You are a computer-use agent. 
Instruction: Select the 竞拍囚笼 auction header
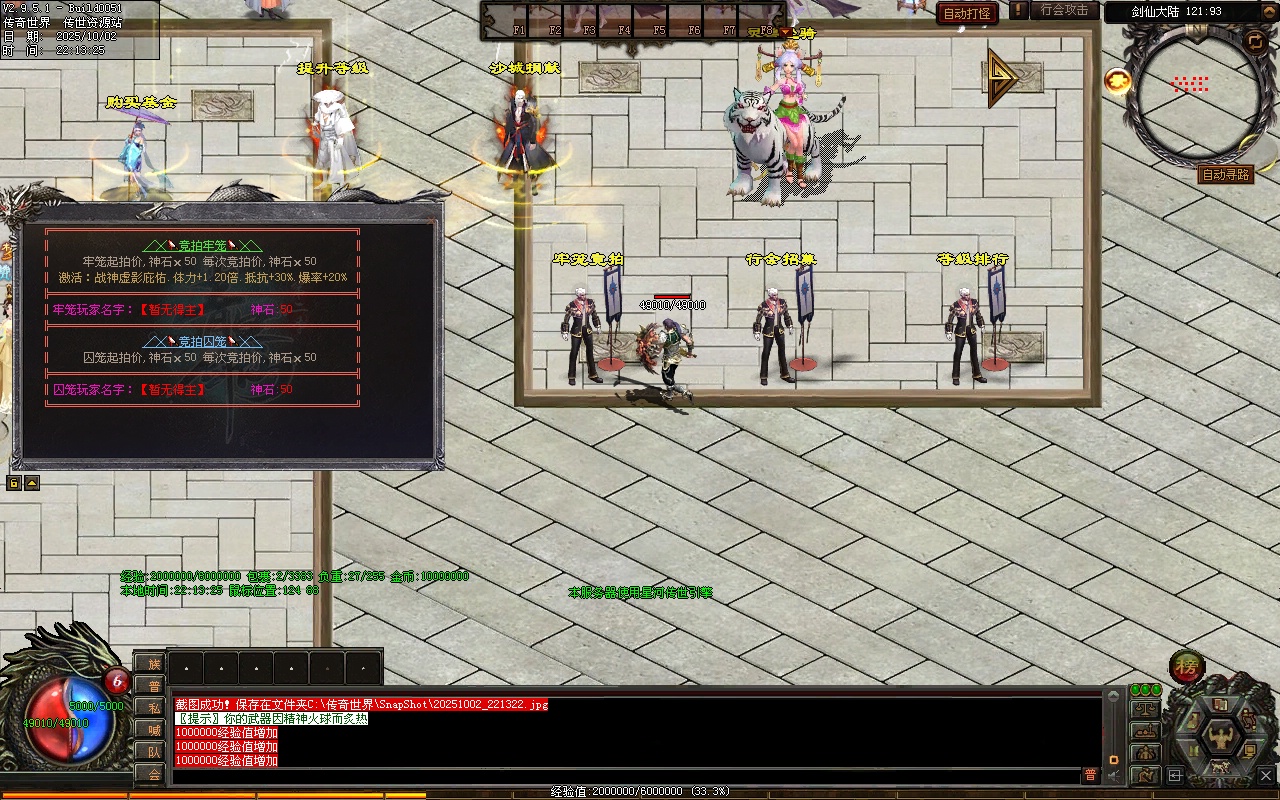(202, 341)
